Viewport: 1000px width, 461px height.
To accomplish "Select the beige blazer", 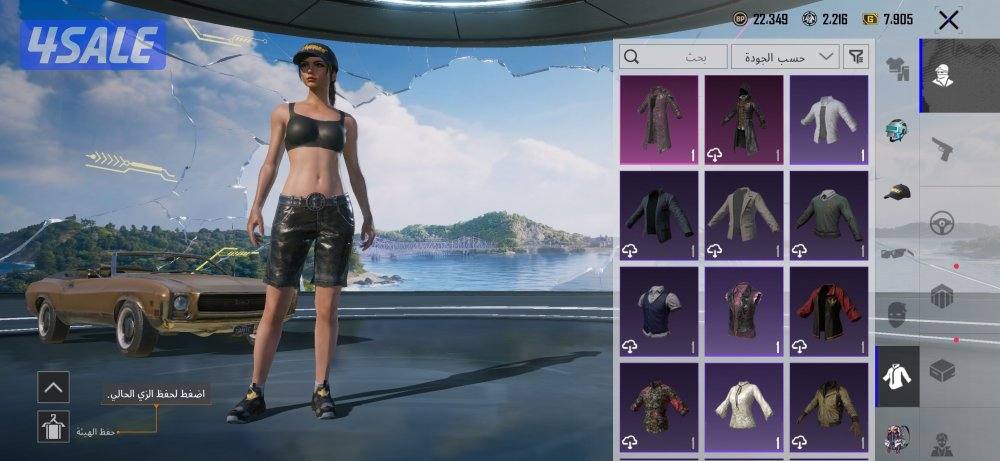I will coord(743,215).
